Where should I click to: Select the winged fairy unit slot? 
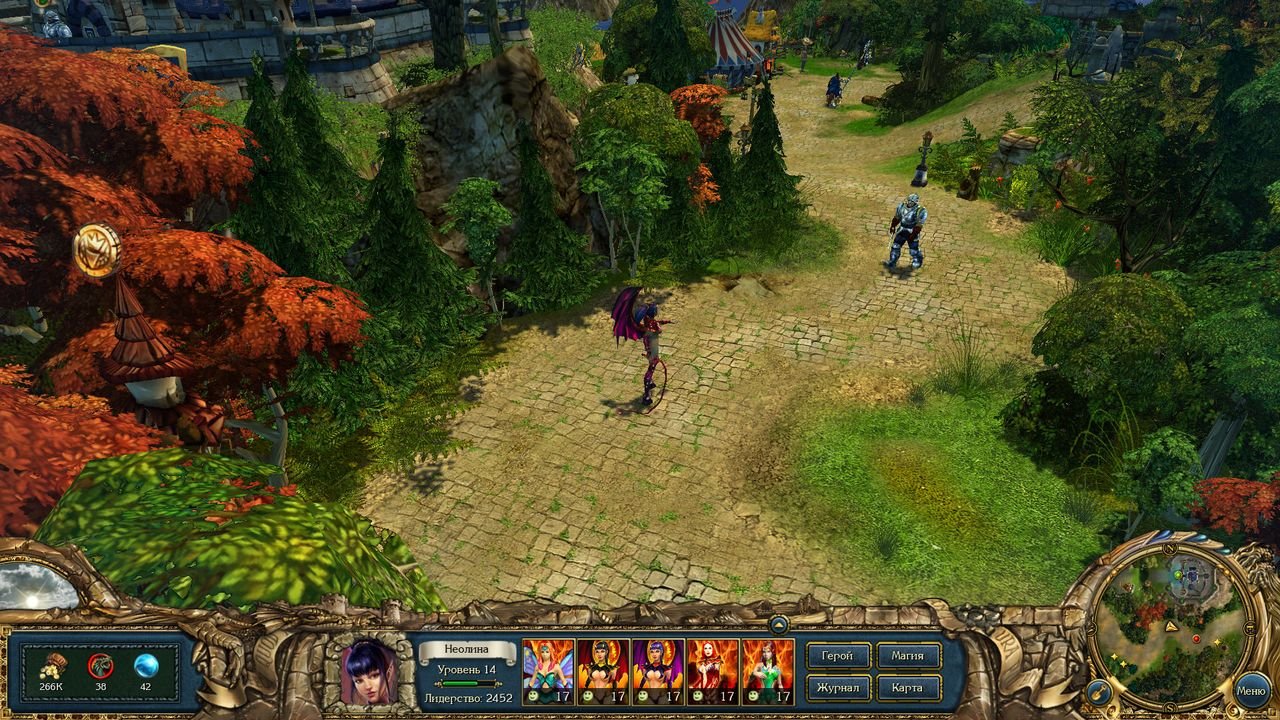(x=548, y=671)
